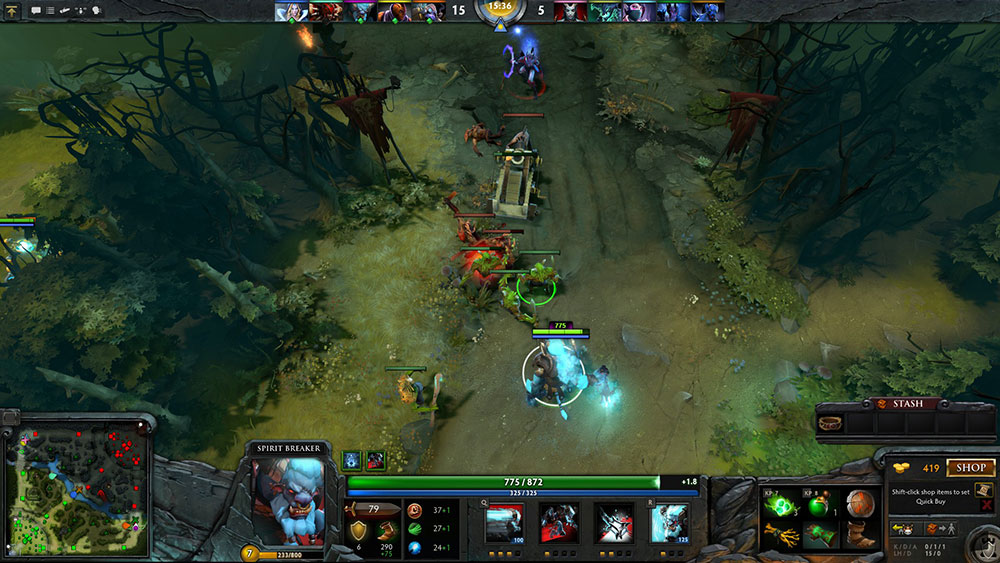Click the game clock's day-night dial
This screenshot has height=563, width=1000.
(x=499, y=13)
